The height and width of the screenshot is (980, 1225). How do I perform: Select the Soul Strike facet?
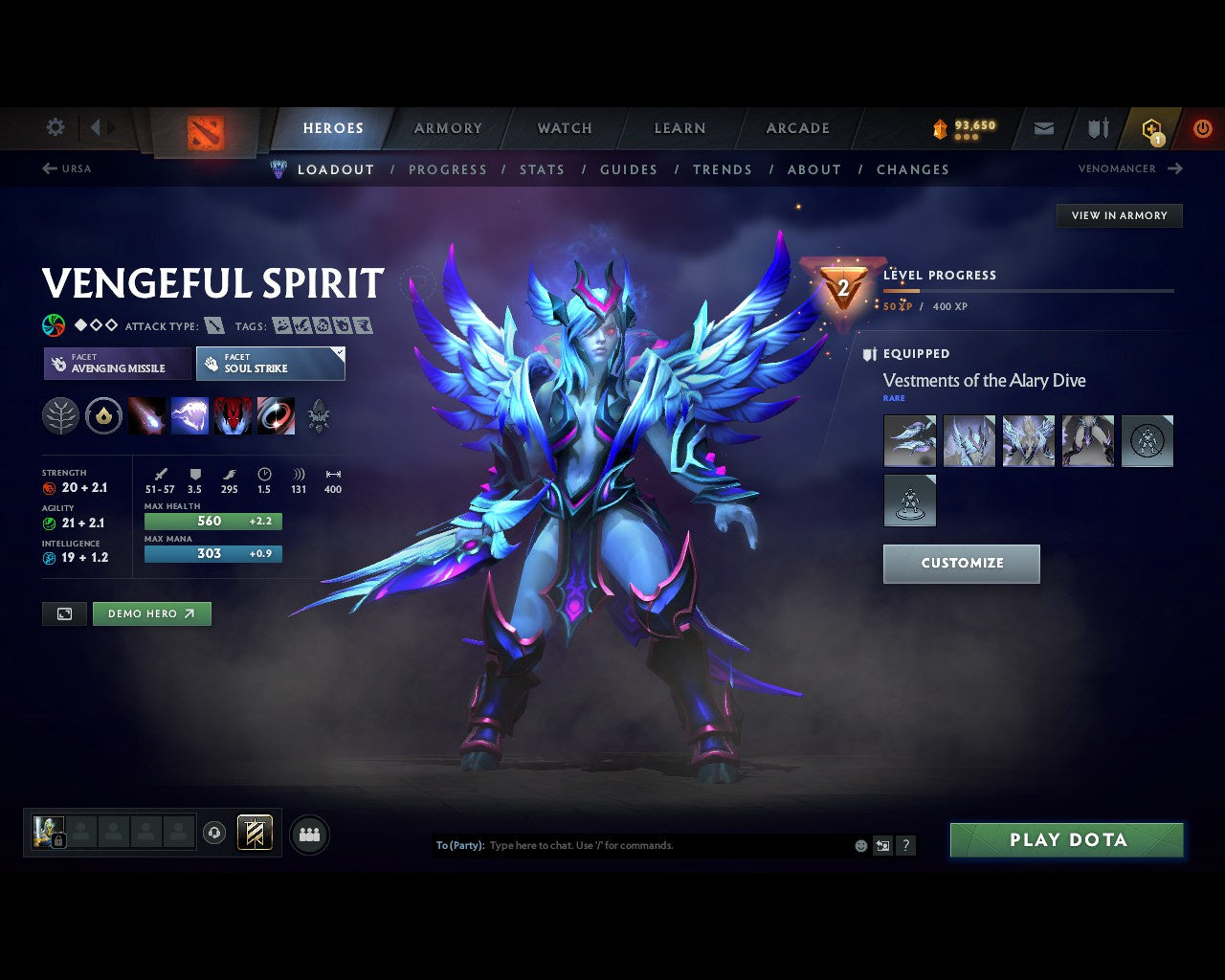click(270, 364)
